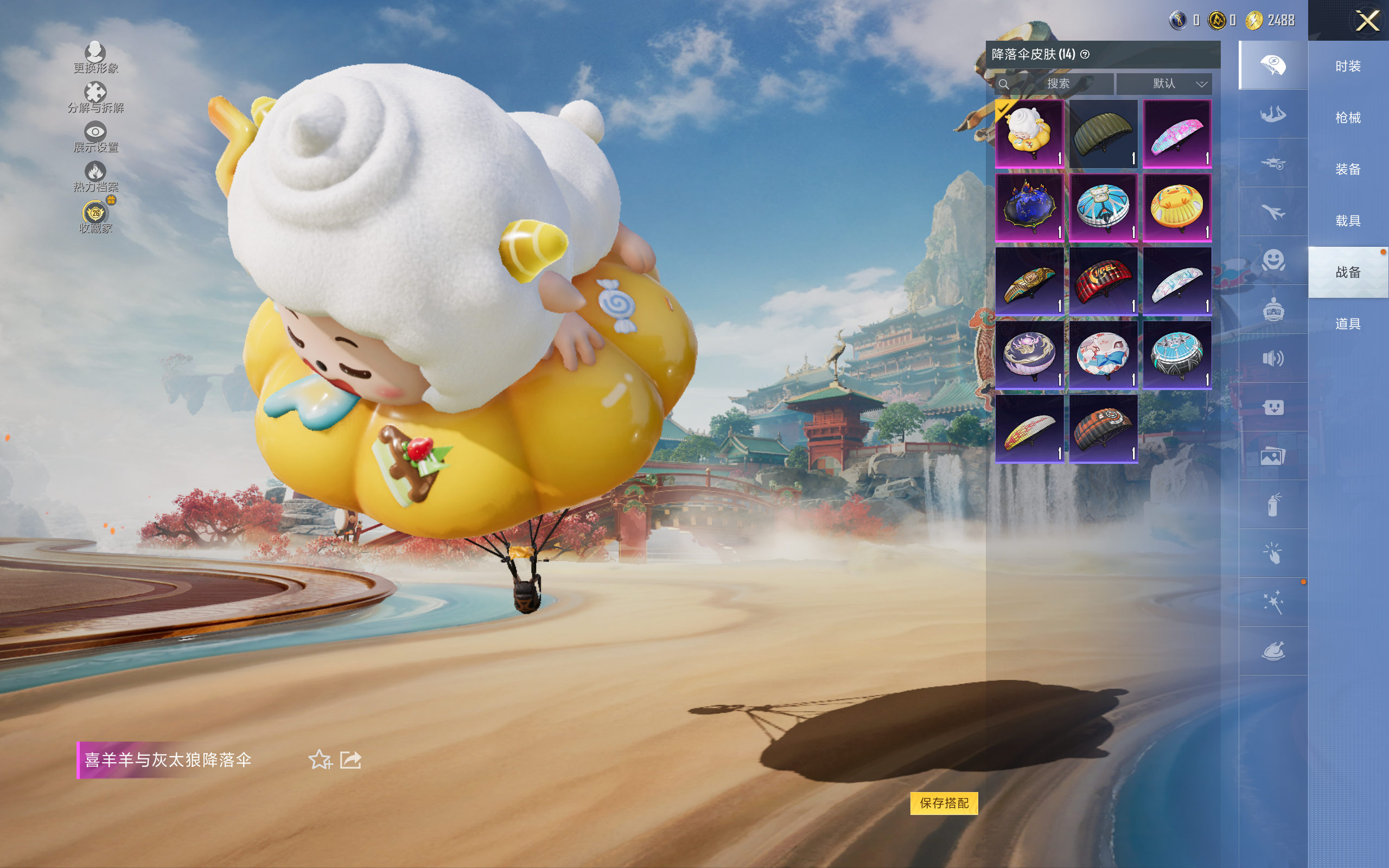This screenshot has width=1389, height=868.
Task: Pick the red plaid parachute skin
Action: pos(1103,282)
